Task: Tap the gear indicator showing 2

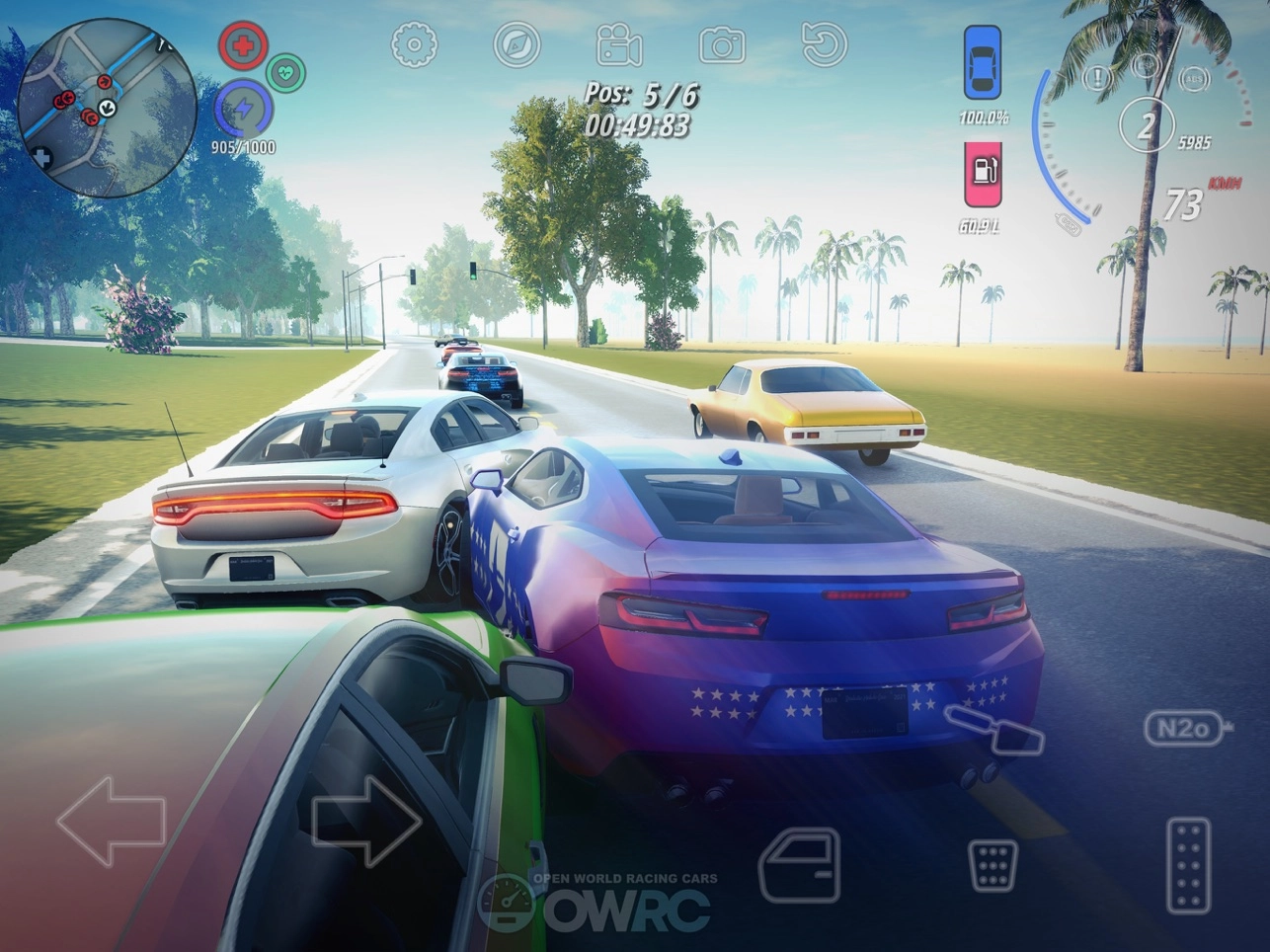Action: click(1146, 125)
